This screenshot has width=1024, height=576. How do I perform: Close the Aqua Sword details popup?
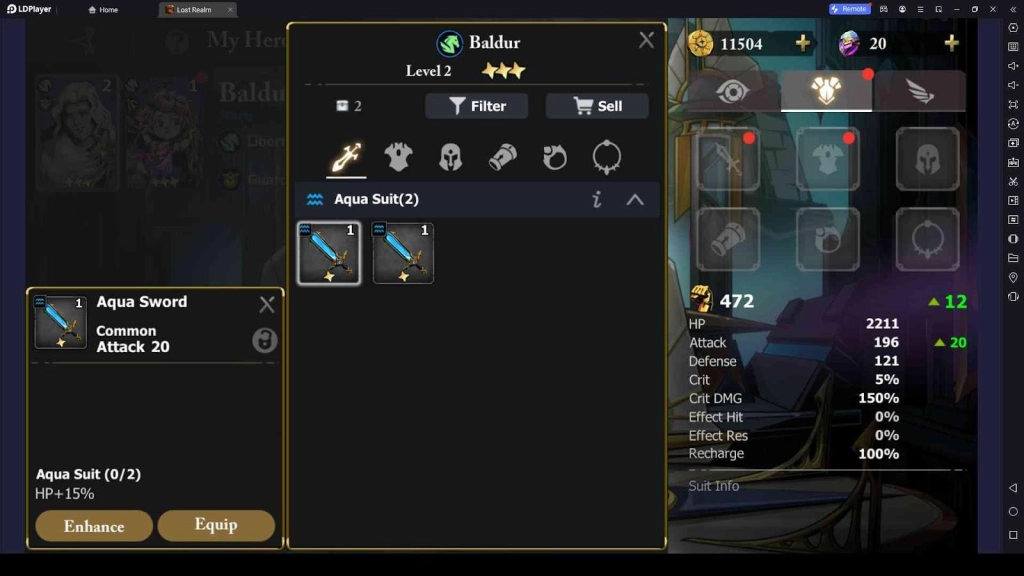266,305
